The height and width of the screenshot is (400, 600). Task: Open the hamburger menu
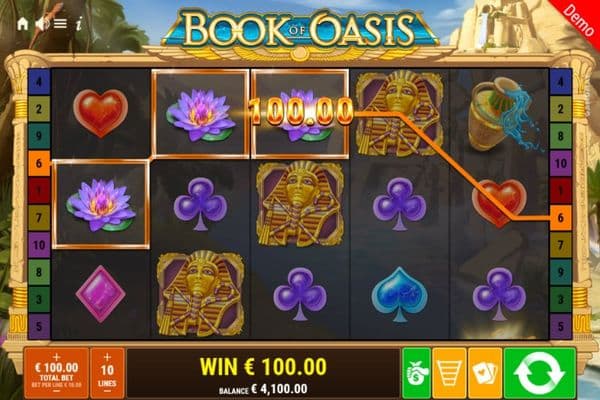pos(60,22)
